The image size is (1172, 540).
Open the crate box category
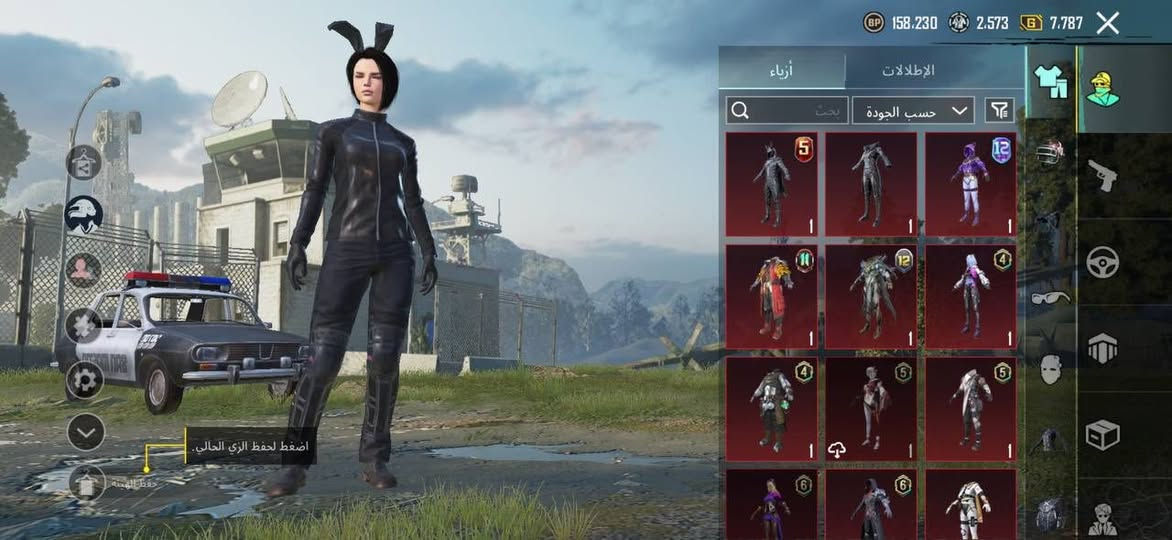(x=1102, y=434)
